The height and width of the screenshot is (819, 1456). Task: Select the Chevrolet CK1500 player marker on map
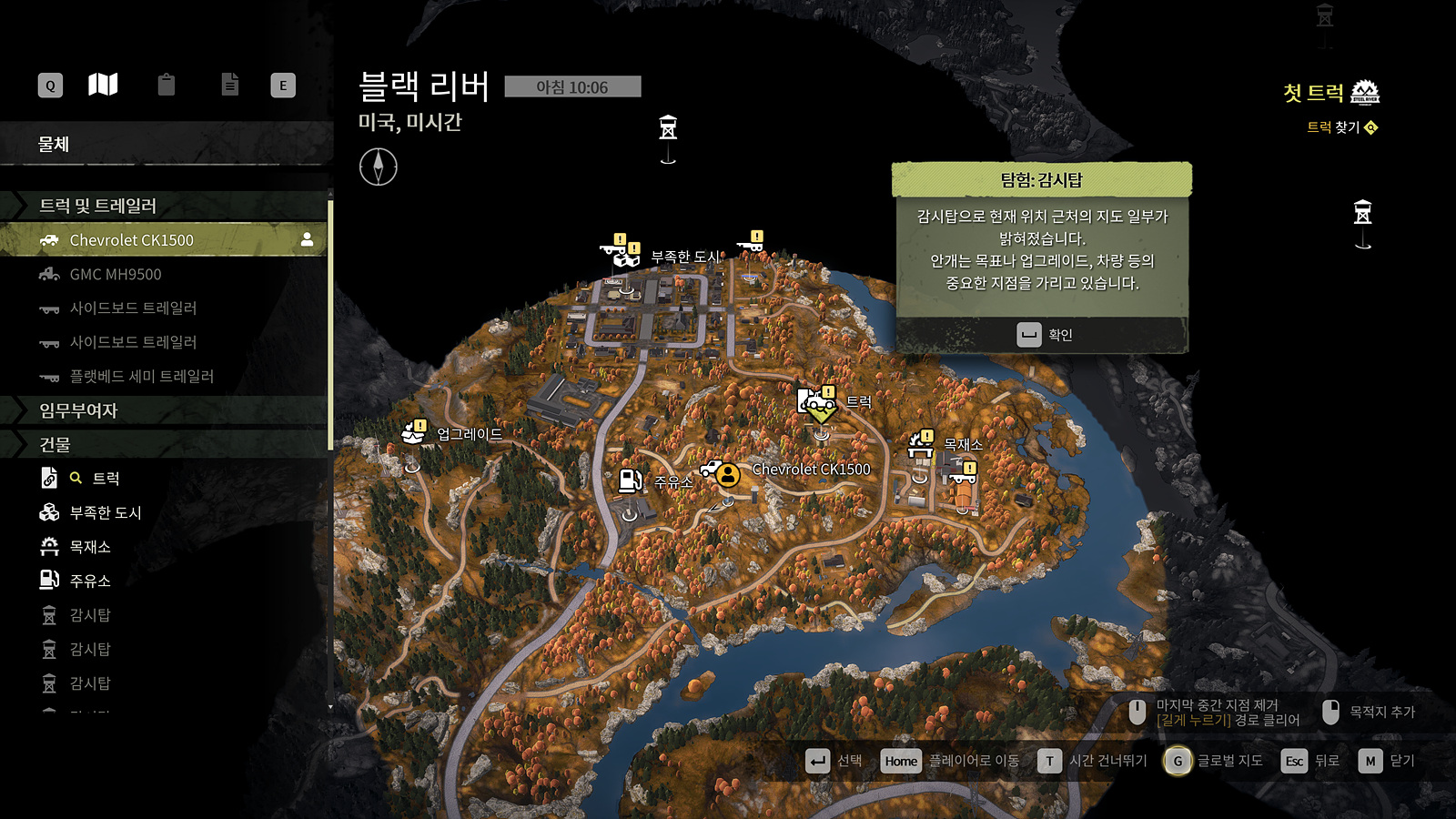pos(727,474)
